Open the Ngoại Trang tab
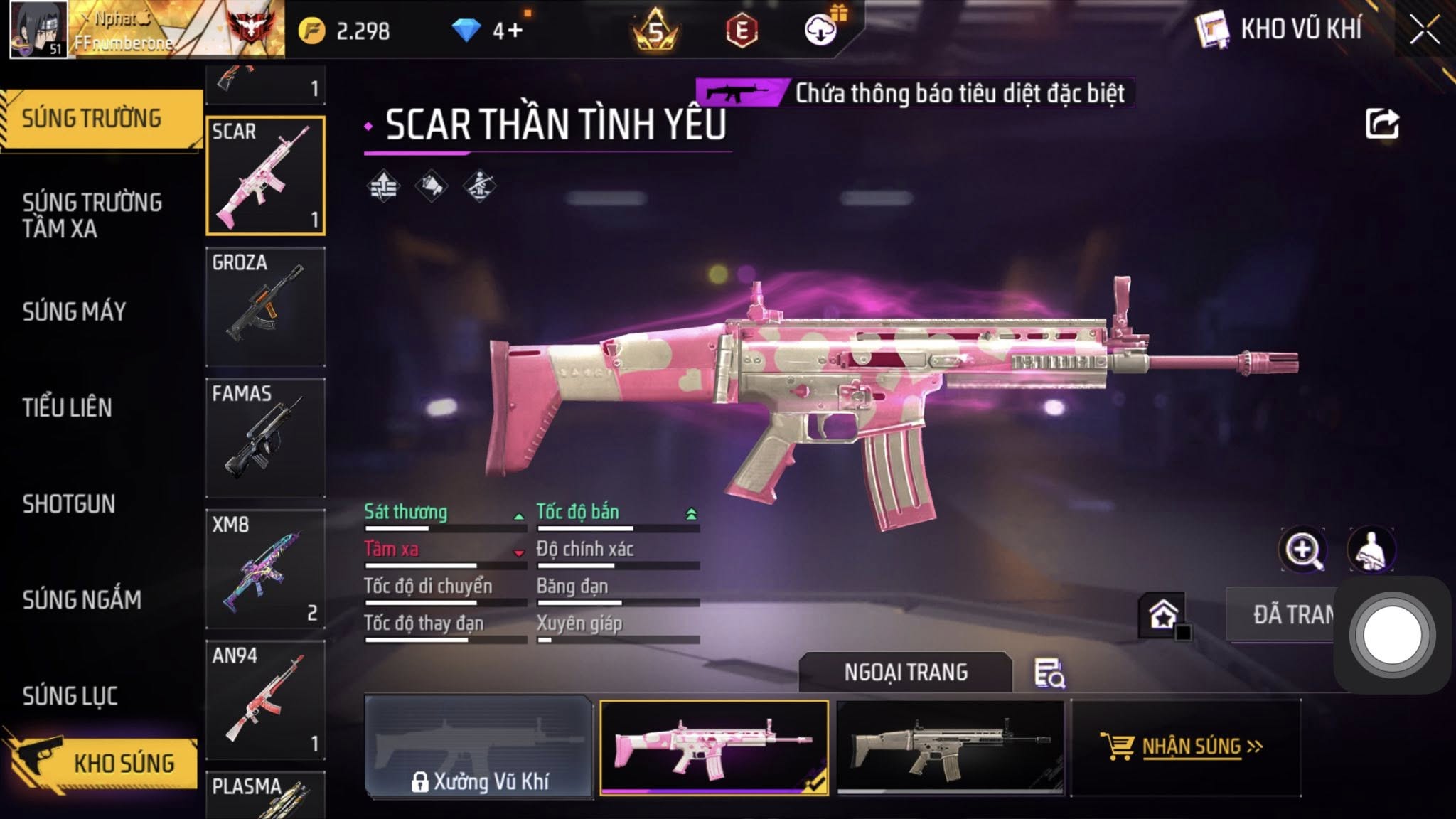This screenshot has width=1456, height=819. [905, 672]
